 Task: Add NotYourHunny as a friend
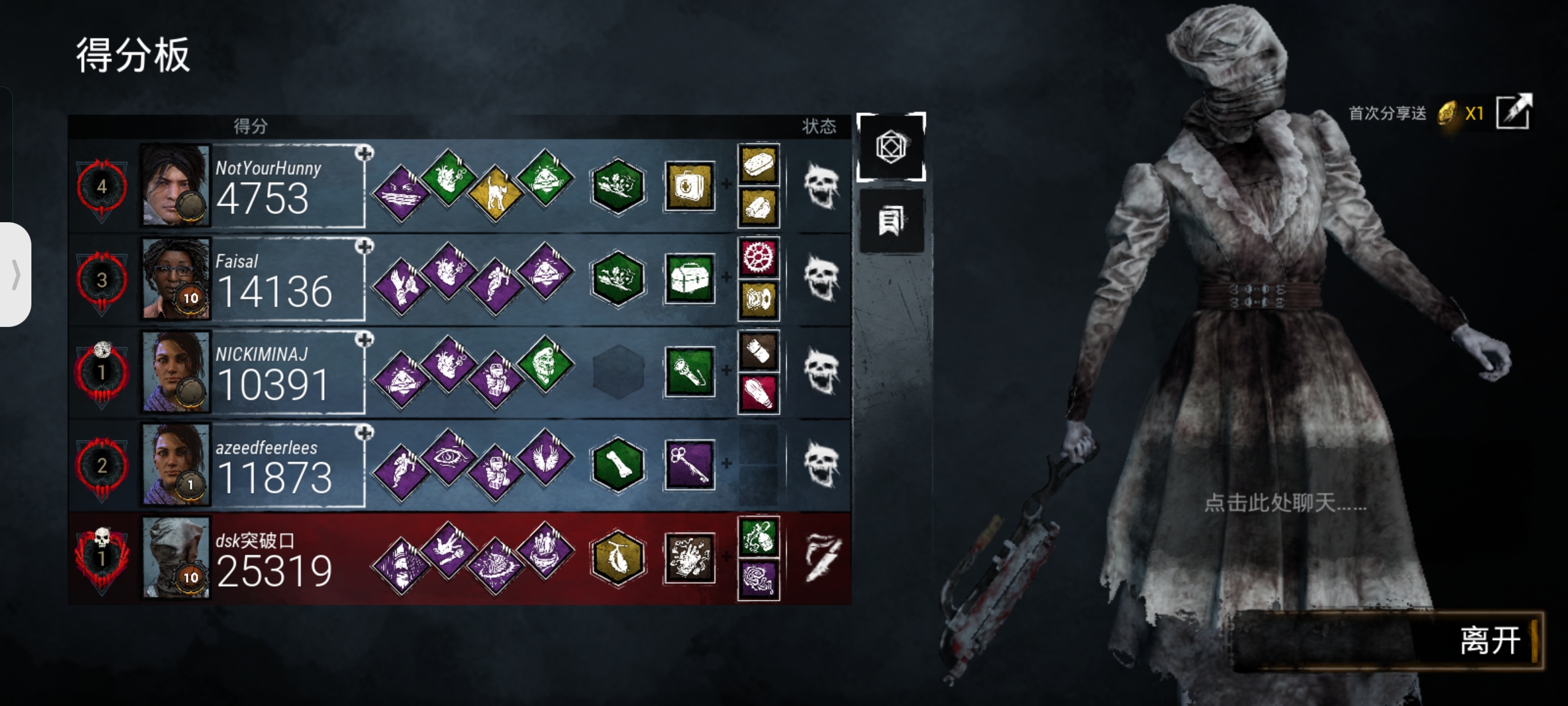pyautogui.click(x=365, y=154)
